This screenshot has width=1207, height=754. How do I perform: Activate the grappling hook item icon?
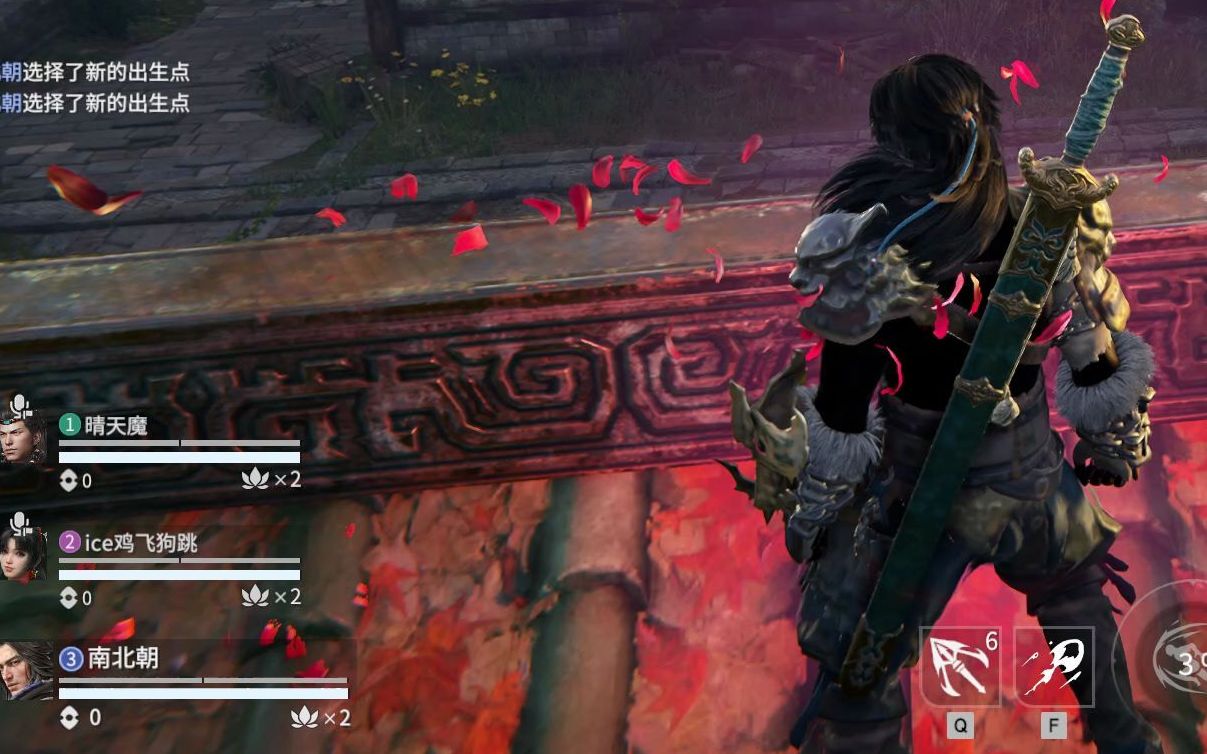click(960, 666)
